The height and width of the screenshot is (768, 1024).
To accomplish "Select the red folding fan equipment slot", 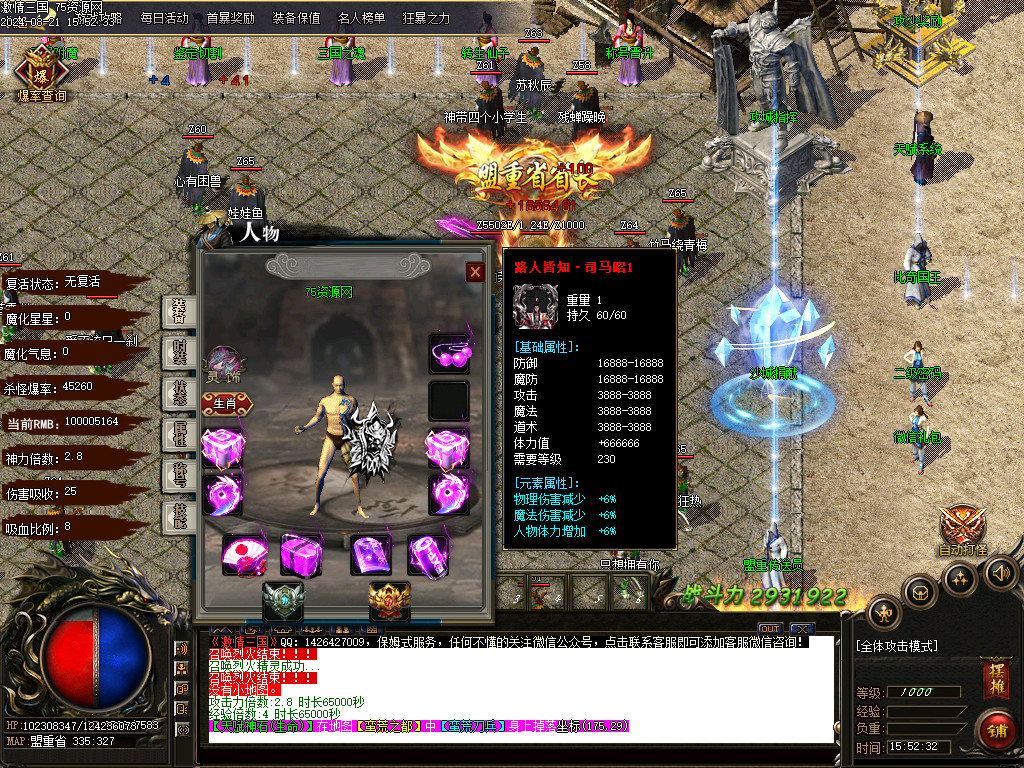I will [243, 555].
